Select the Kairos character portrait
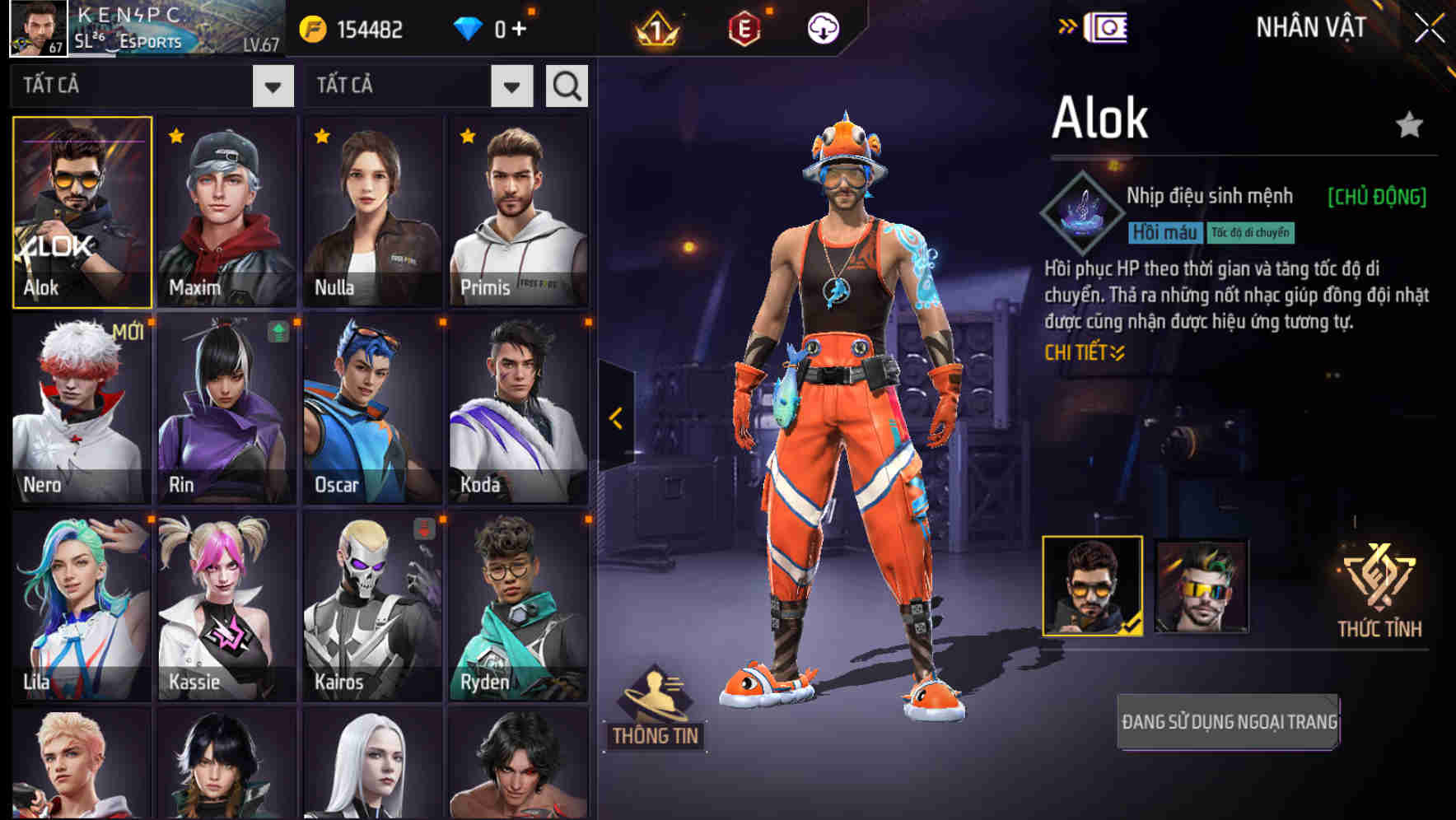 click(x=371, y=609)
